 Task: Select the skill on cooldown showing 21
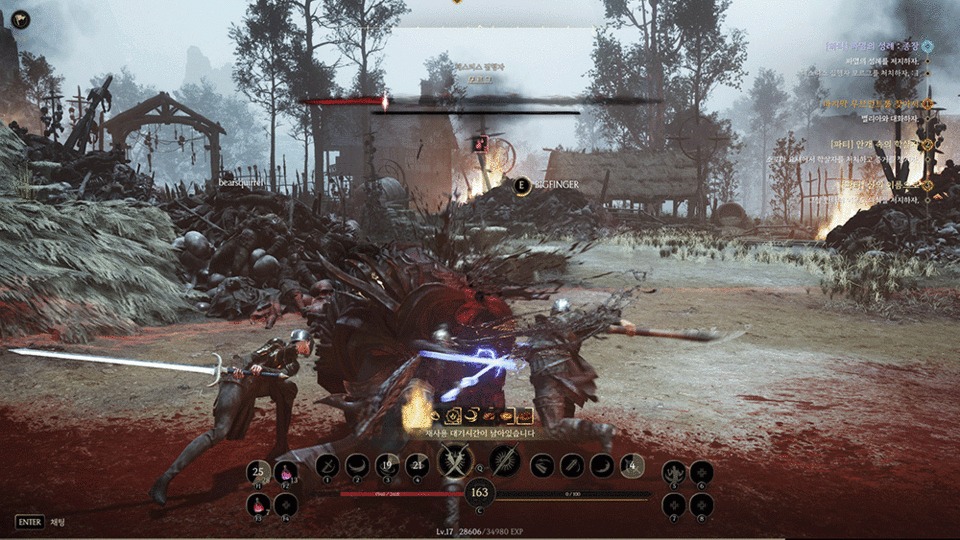point(418,465)
